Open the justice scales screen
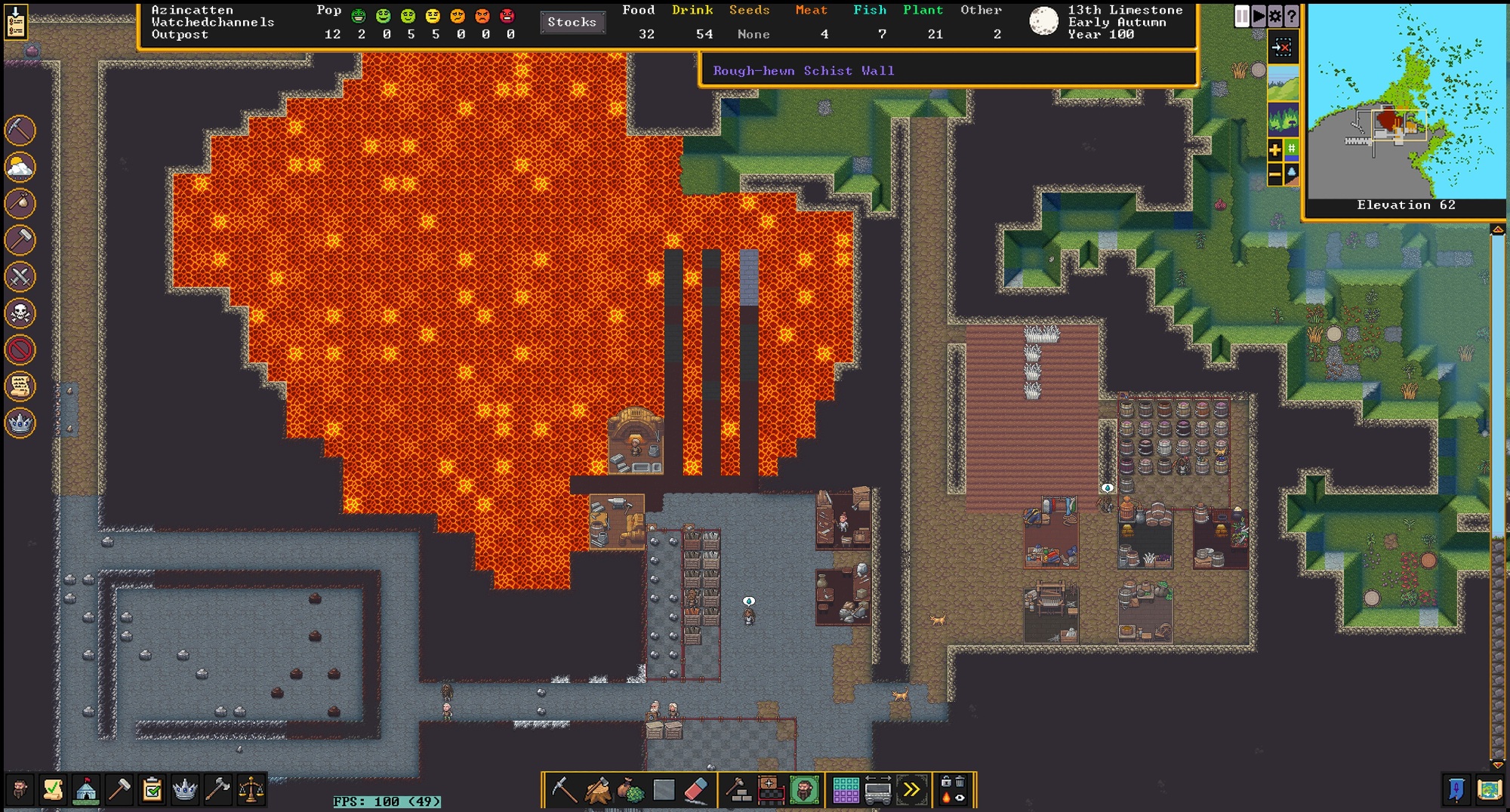 [x=251, y=789]
